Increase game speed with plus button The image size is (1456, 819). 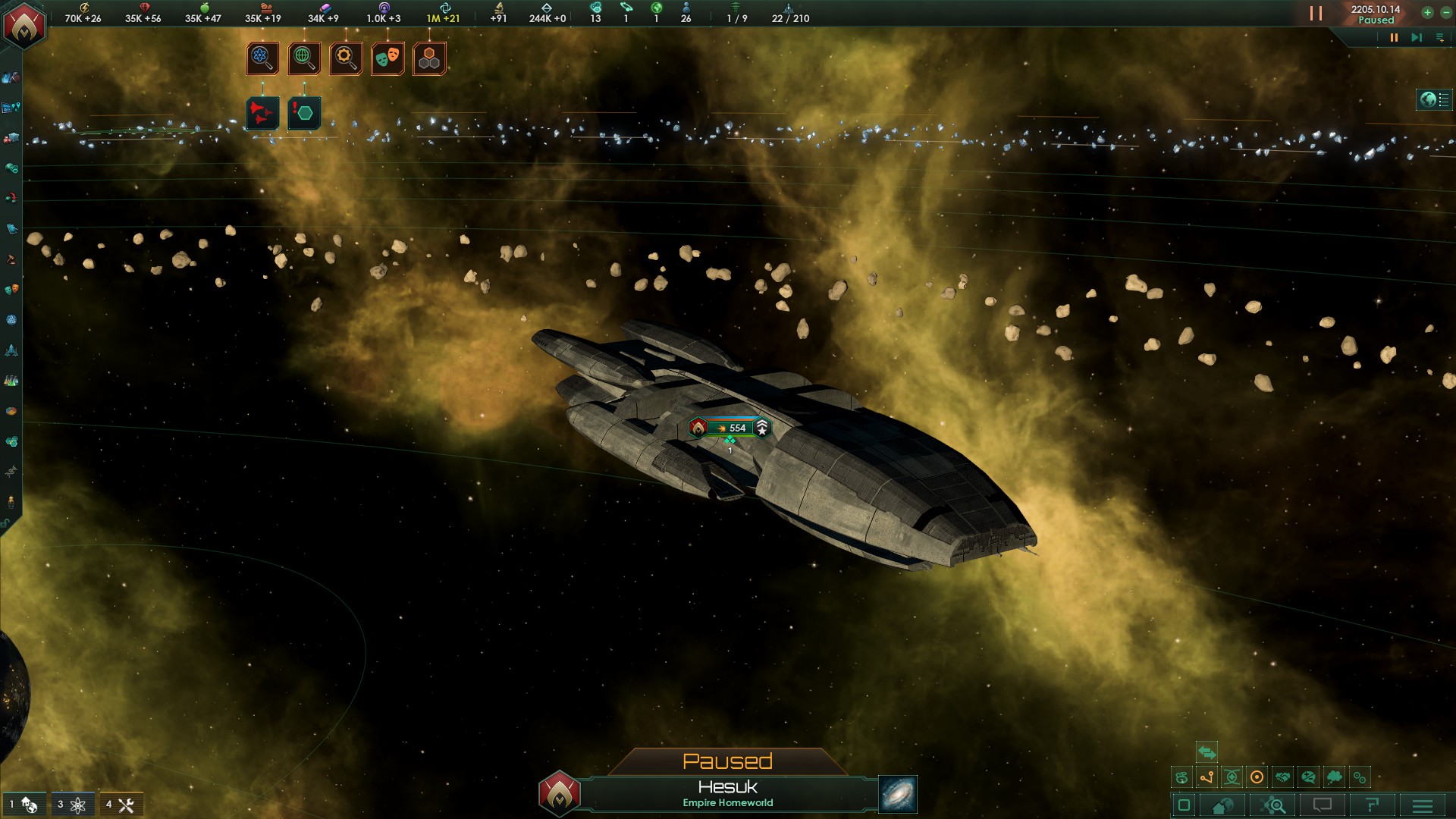click(x=1427, y=12)
